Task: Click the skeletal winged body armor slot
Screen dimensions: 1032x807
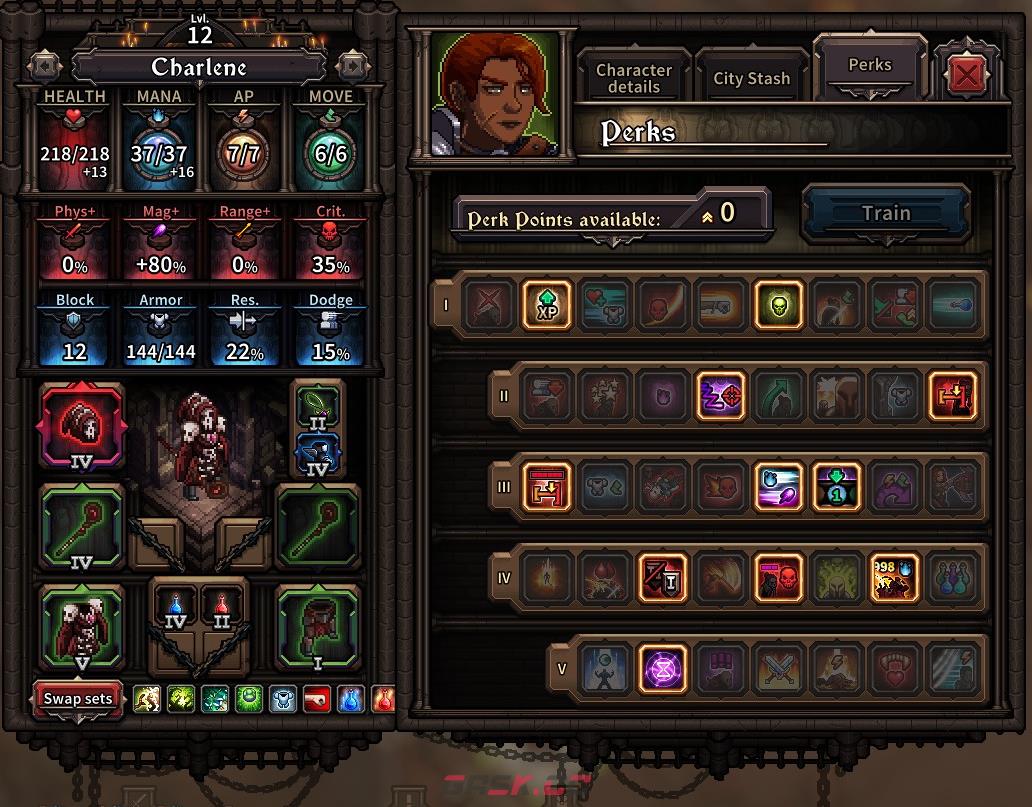Action: click(x=81, y=626)
